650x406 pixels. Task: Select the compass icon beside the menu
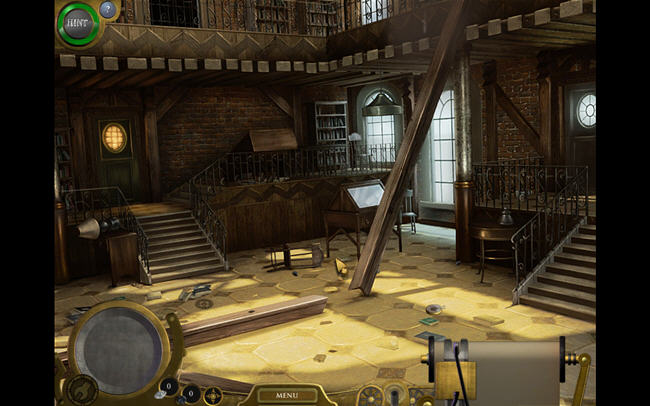click(x=213, y=395)
